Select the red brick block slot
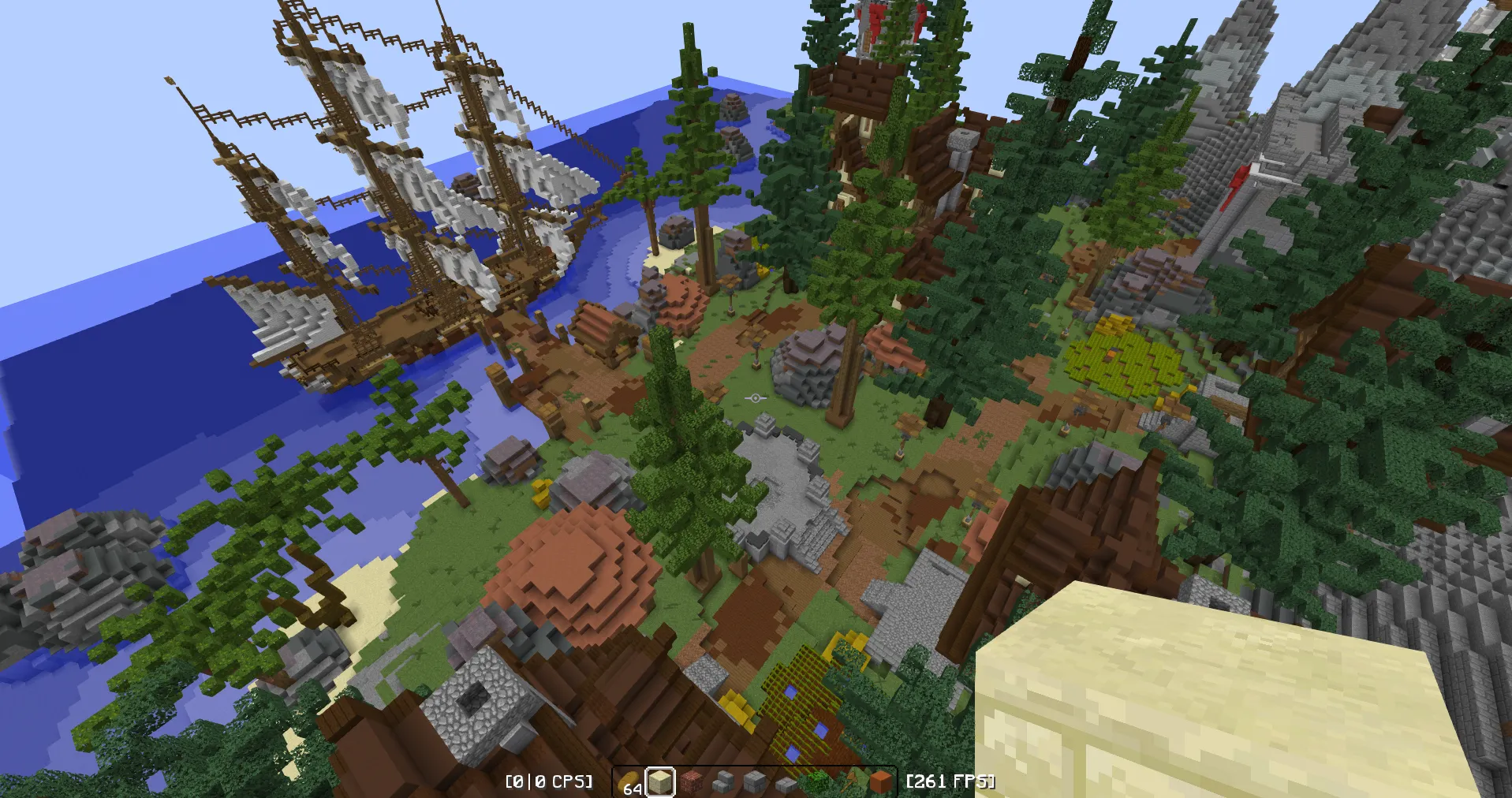The height and width of the screenshot is (798, 1512). pos(692,782)
